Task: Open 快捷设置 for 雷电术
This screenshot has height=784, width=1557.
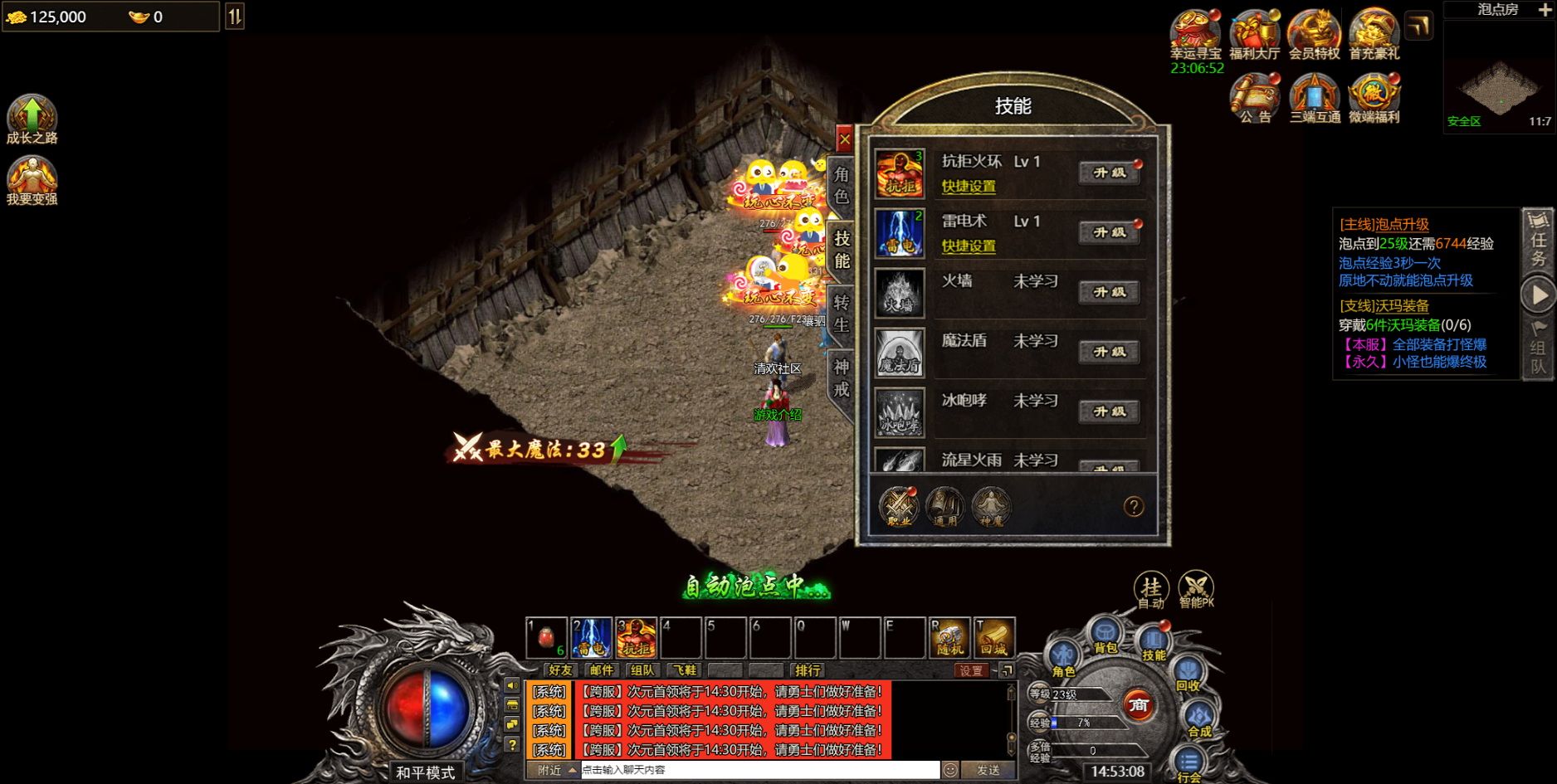Action: 969,246
